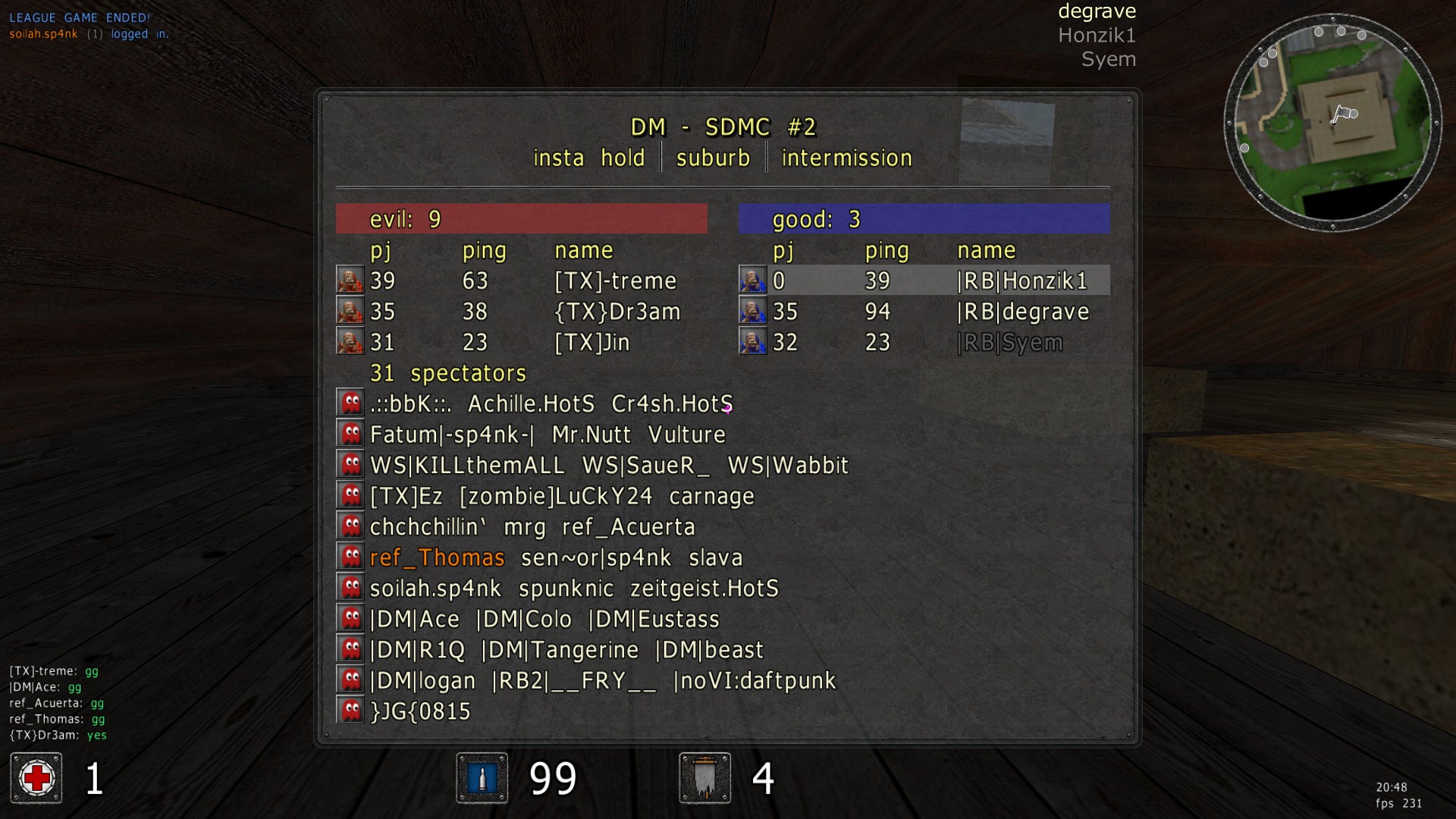The width and height of the screenshot is (1456, 819).
Task: Click the flag score banner icon
Action: point(704,778)
